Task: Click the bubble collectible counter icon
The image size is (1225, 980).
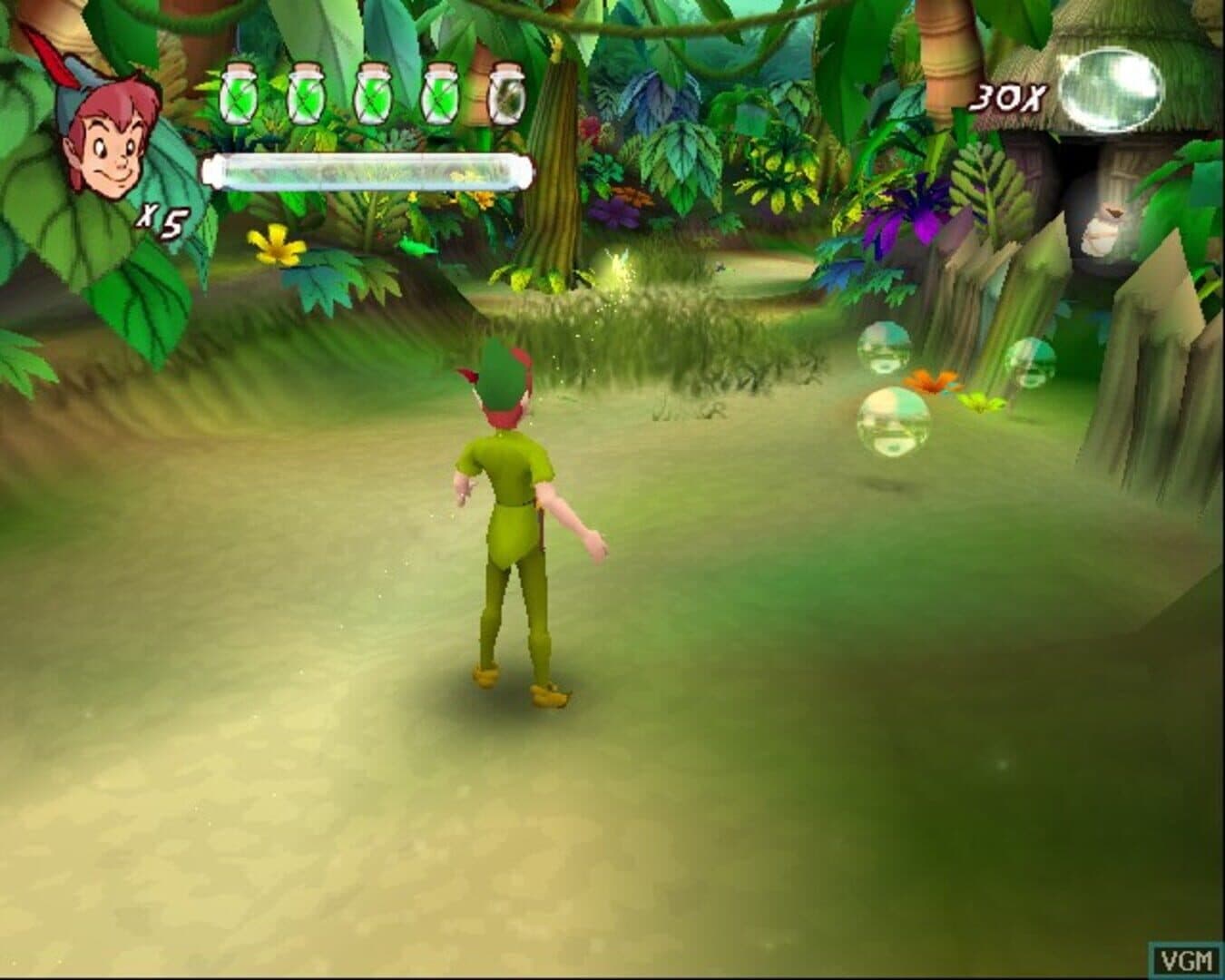Action: tap(1111, 90)
